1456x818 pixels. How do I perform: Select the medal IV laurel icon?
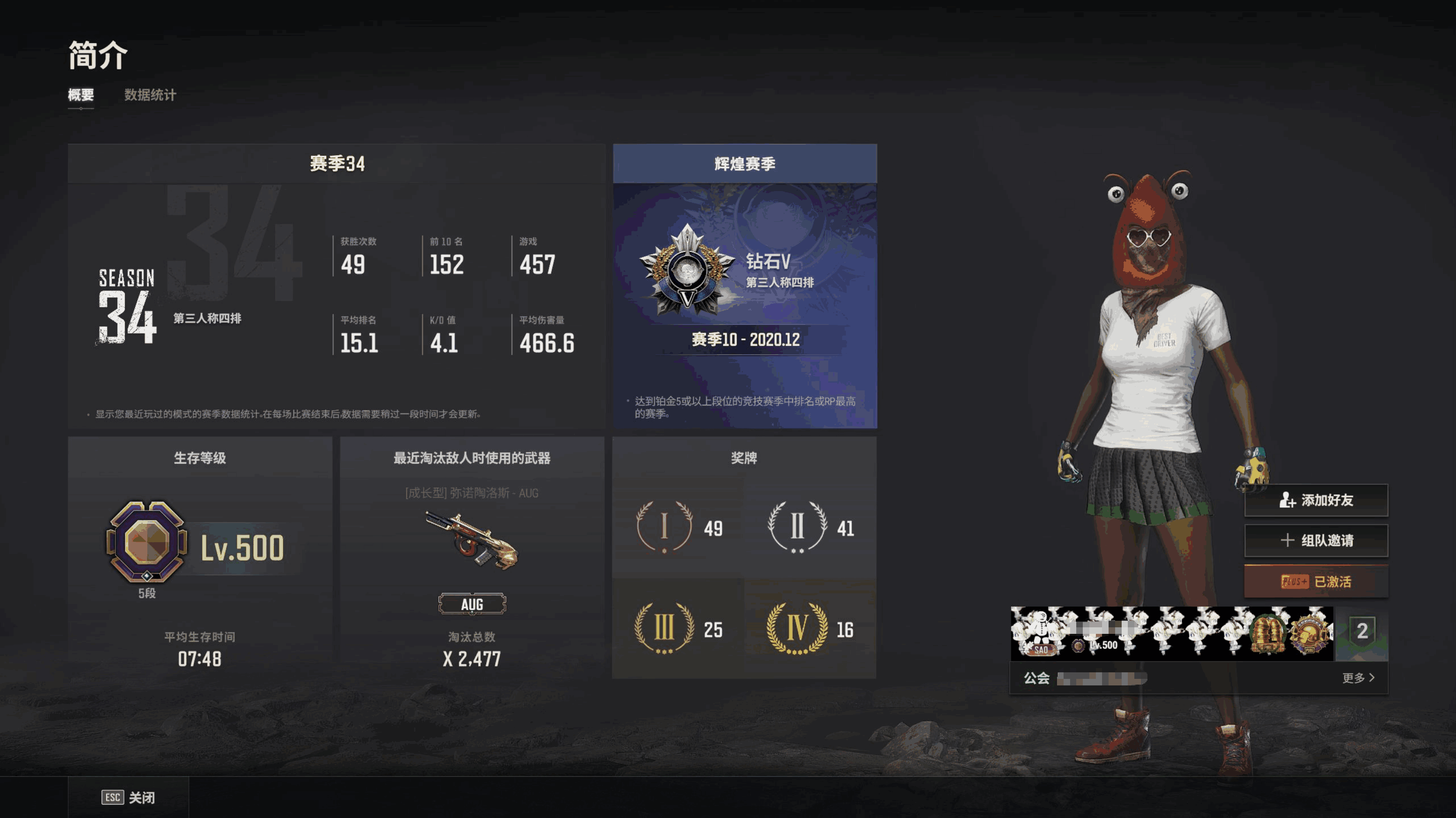coord(797,628)
